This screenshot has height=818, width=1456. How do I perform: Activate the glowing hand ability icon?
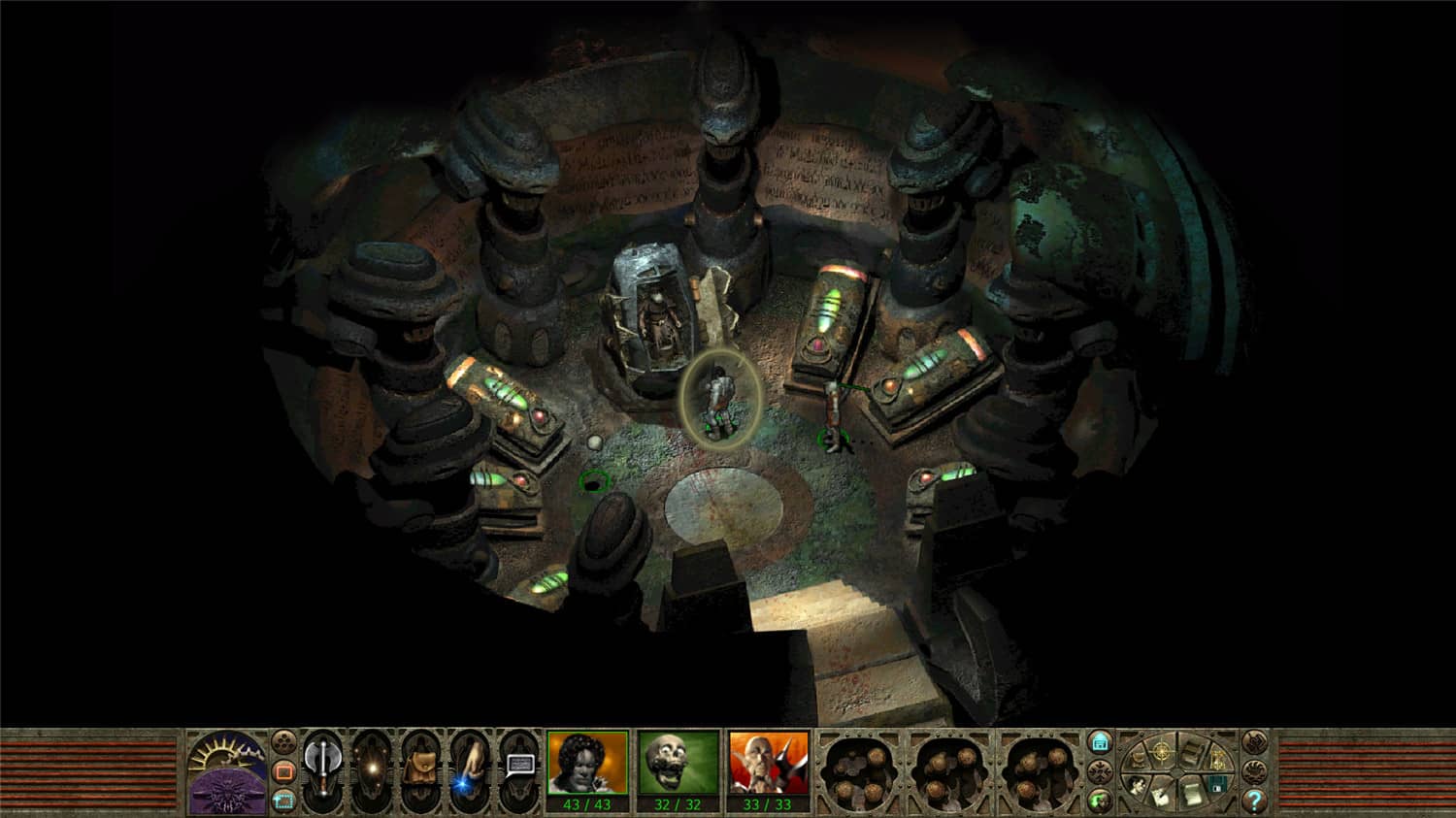coord(472,766)
